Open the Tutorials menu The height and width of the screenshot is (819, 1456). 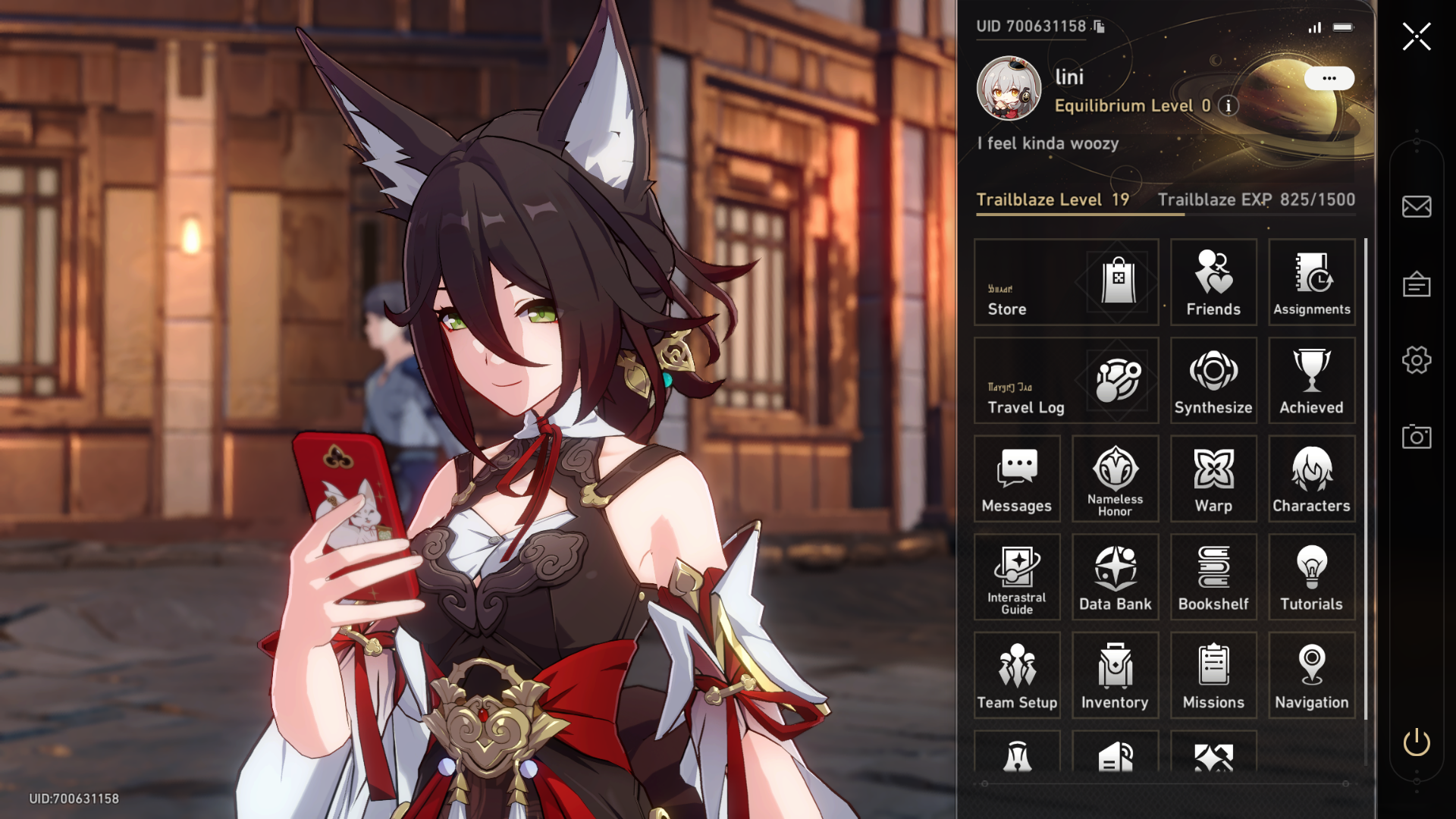(x=1311, y=577)
